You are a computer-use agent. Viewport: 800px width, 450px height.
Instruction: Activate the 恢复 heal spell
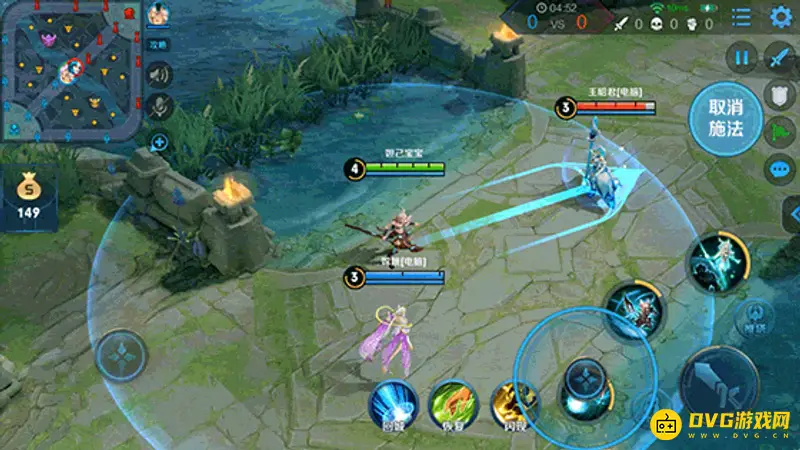453,404
